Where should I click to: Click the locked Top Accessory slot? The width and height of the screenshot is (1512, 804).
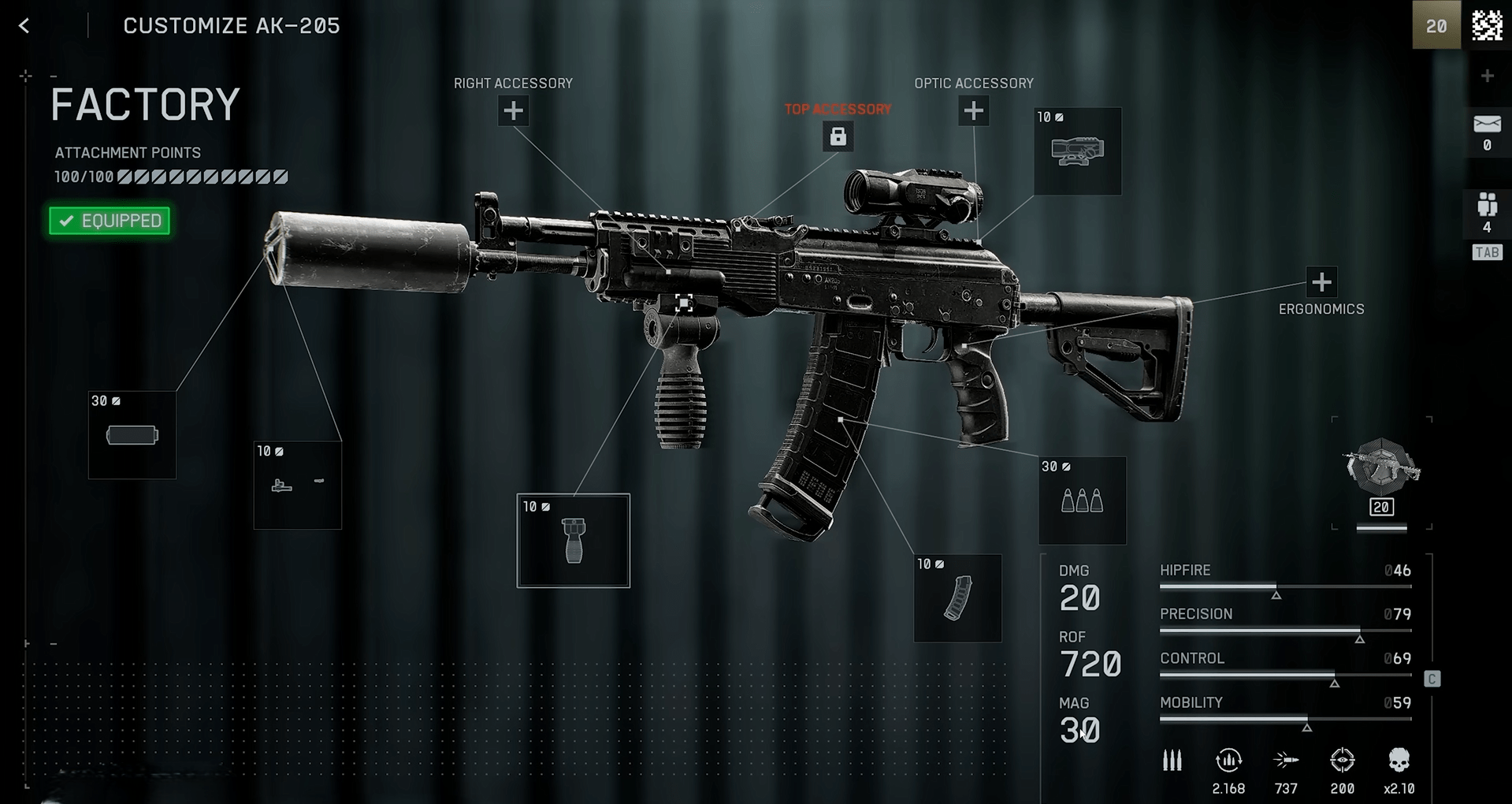point(838,136)
